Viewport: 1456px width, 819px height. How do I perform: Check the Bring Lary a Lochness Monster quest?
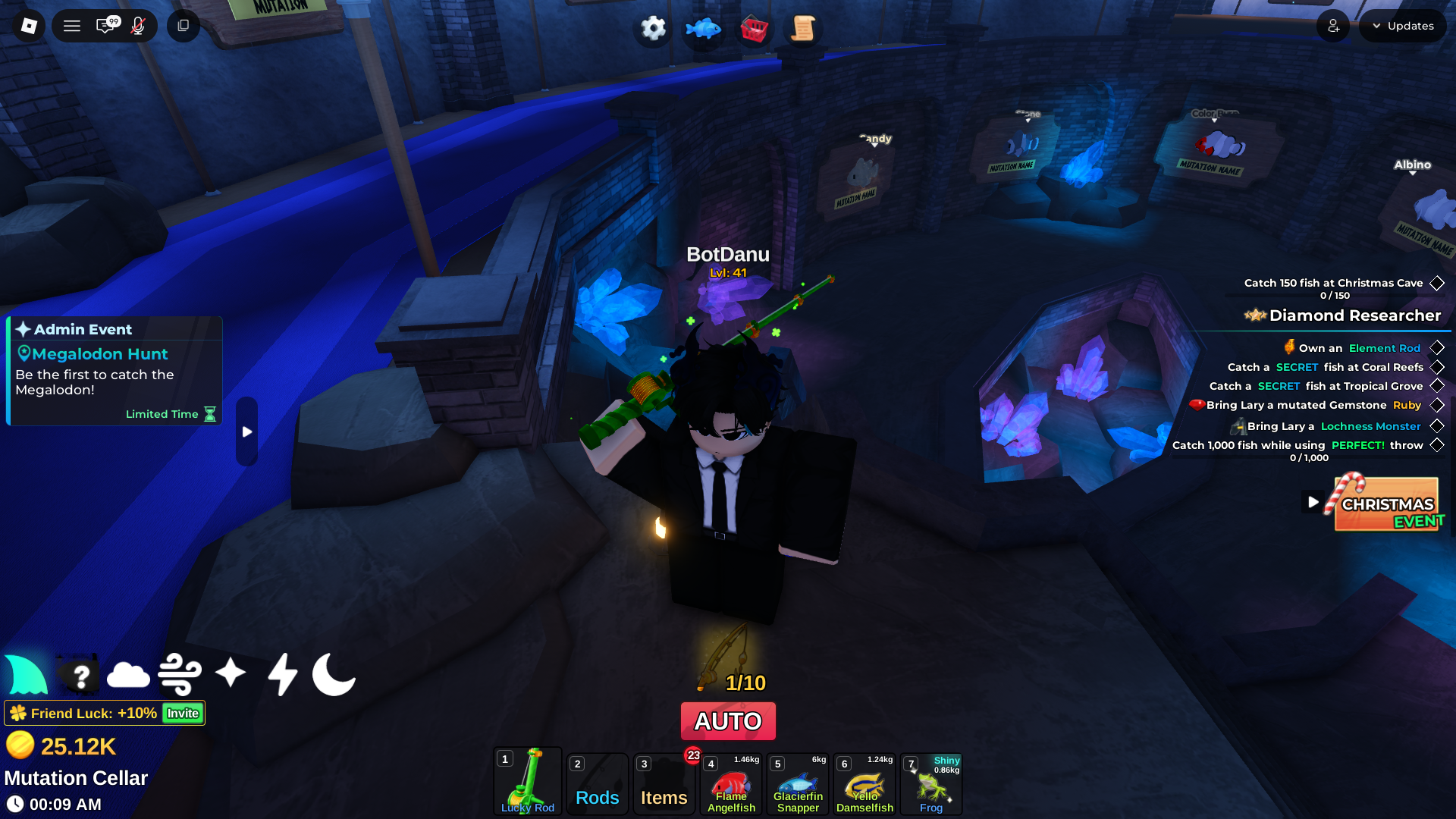click(1437, 426)
